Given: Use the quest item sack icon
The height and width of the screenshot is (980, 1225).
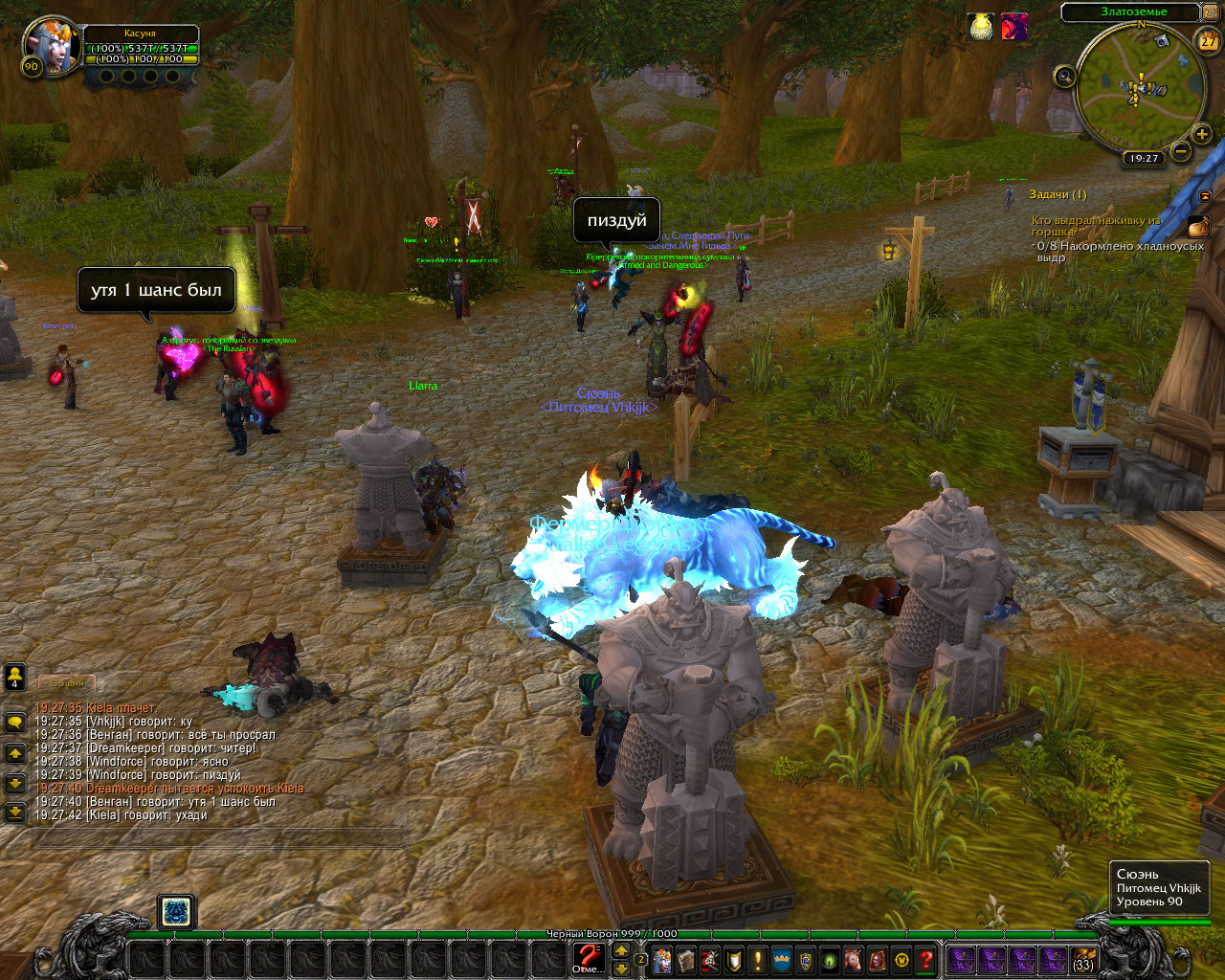Looking at the screenshot, I should (1198, 227).
